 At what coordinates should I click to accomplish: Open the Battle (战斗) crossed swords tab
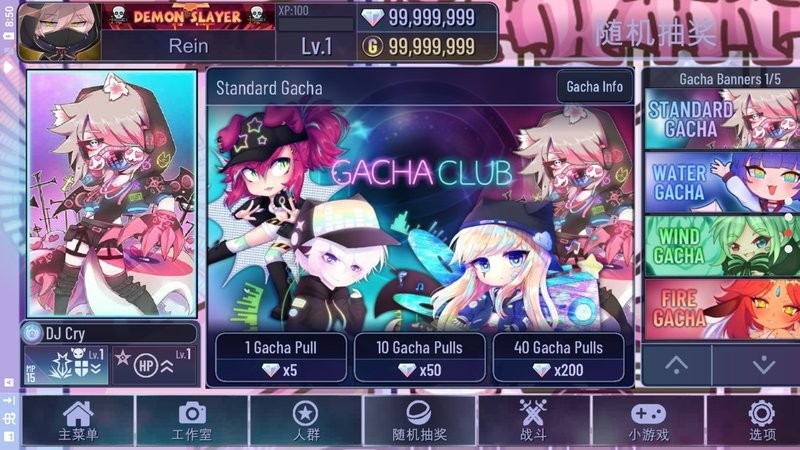tap(533, 420)
